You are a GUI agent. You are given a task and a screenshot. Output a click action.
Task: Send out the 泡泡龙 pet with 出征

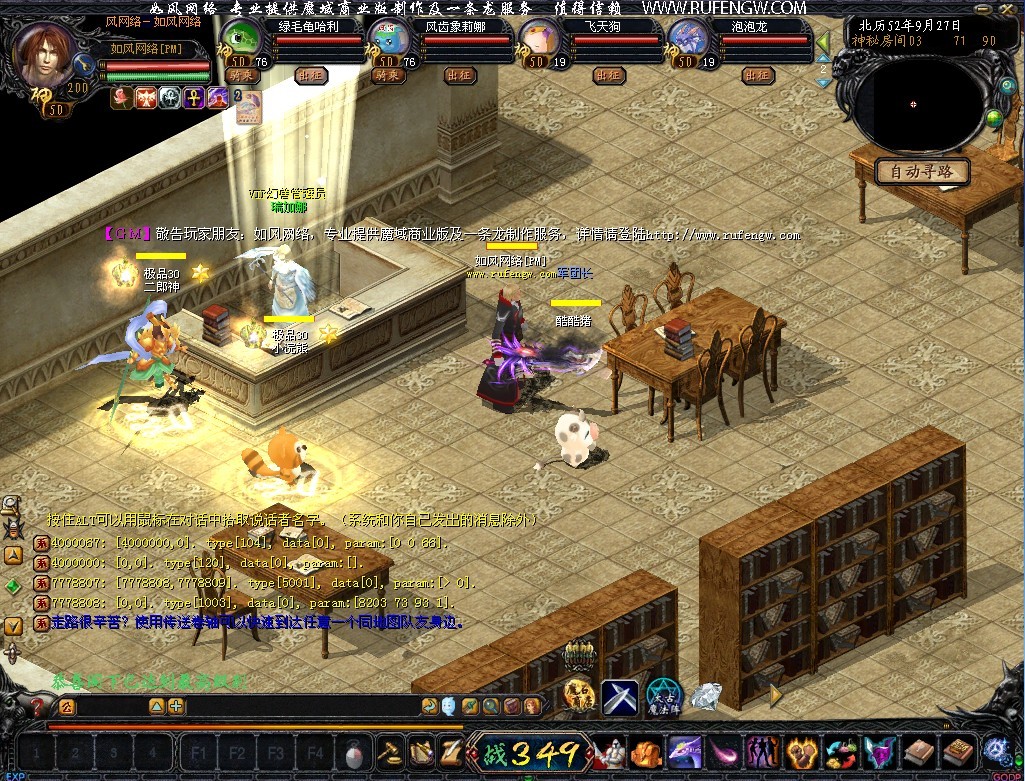point(758,75)
